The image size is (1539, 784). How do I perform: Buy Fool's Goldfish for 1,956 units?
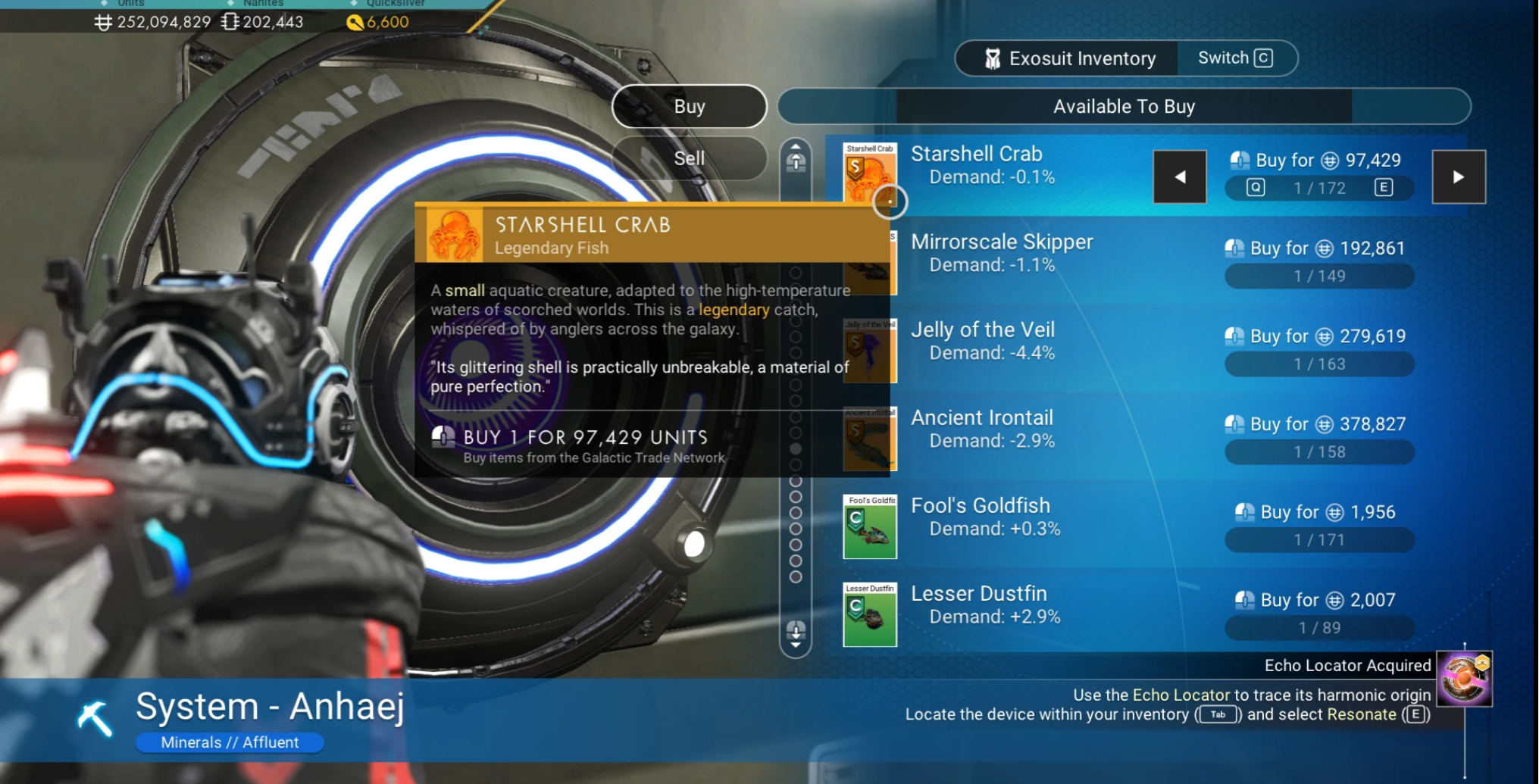tap(1318, 513)
